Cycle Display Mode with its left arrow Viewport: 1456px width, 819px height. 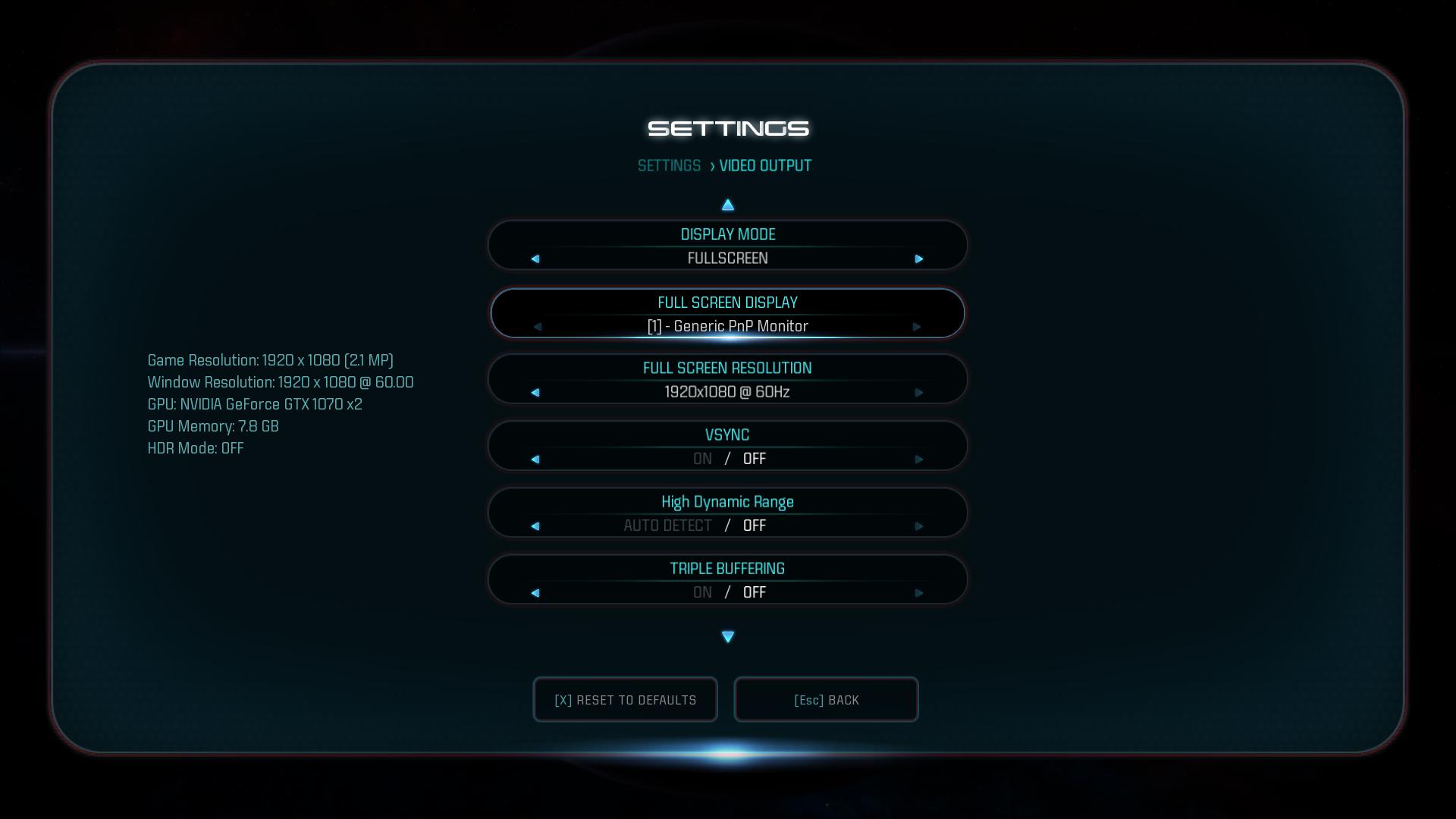[x=535, y=259]
